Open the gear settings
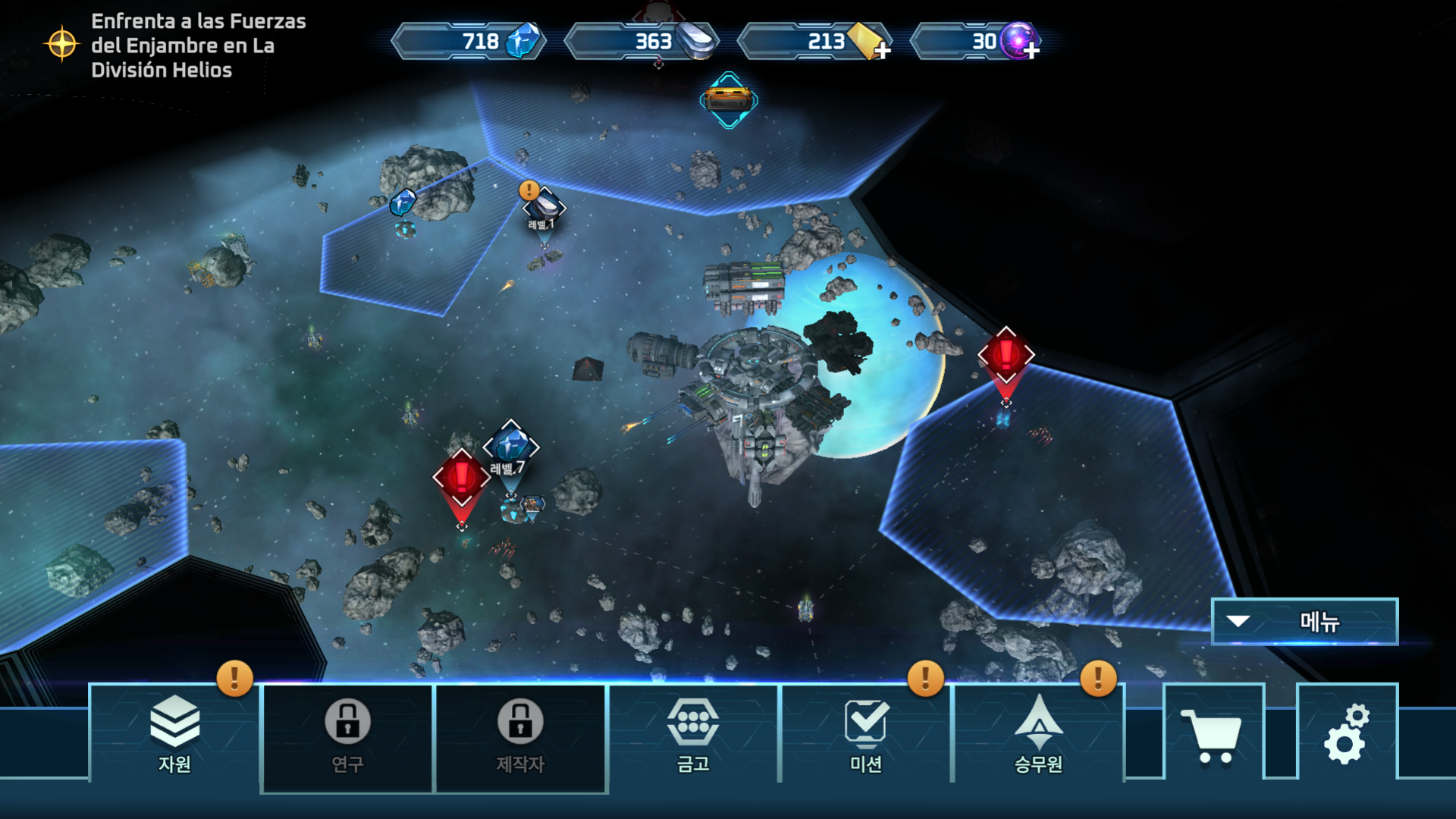This screenshot has width=1456, height=819. pyautogui.click(x=1347, y=733)
